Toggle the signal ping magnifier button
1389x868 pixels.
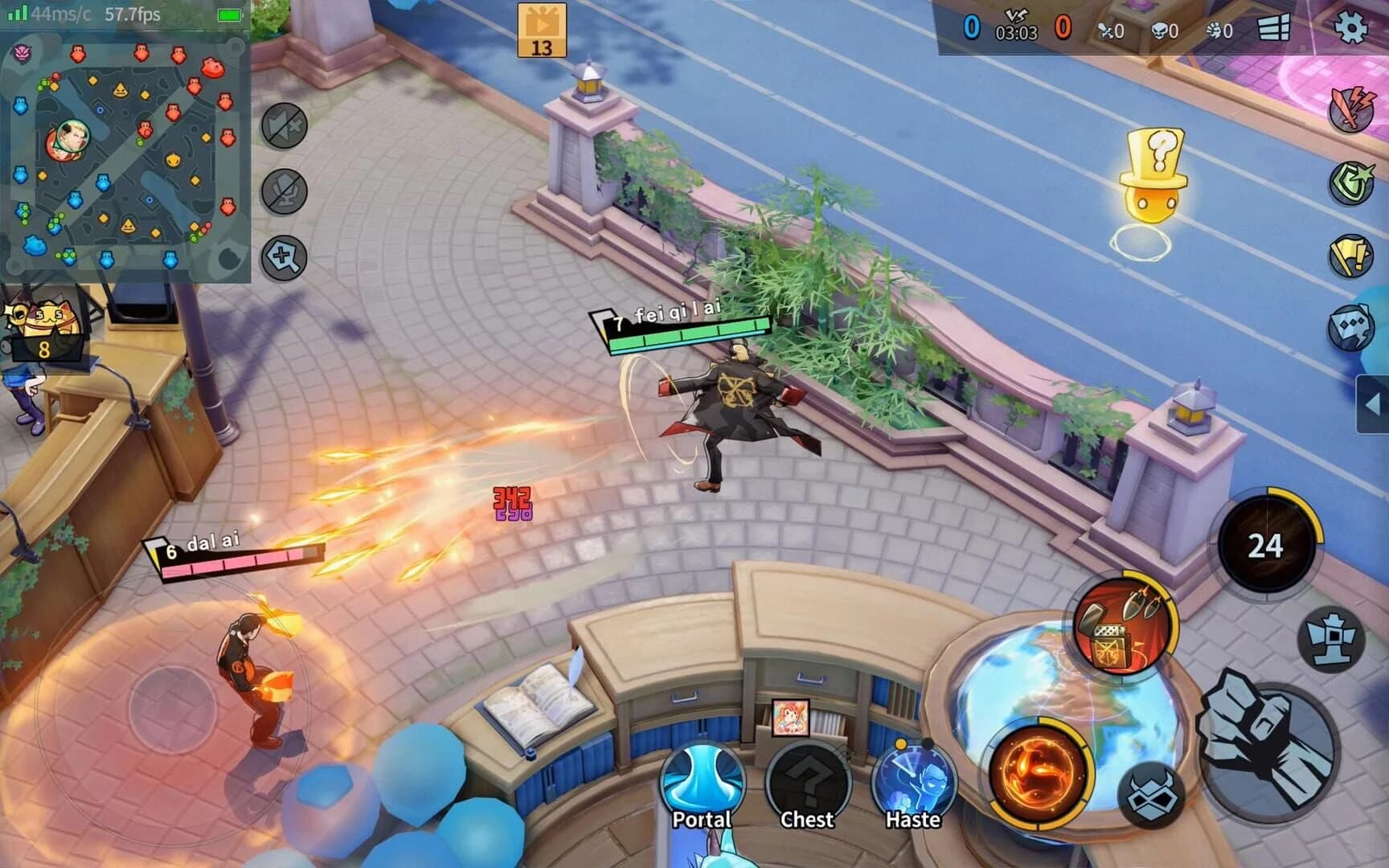pyautogui.click(x=284, y=257)
